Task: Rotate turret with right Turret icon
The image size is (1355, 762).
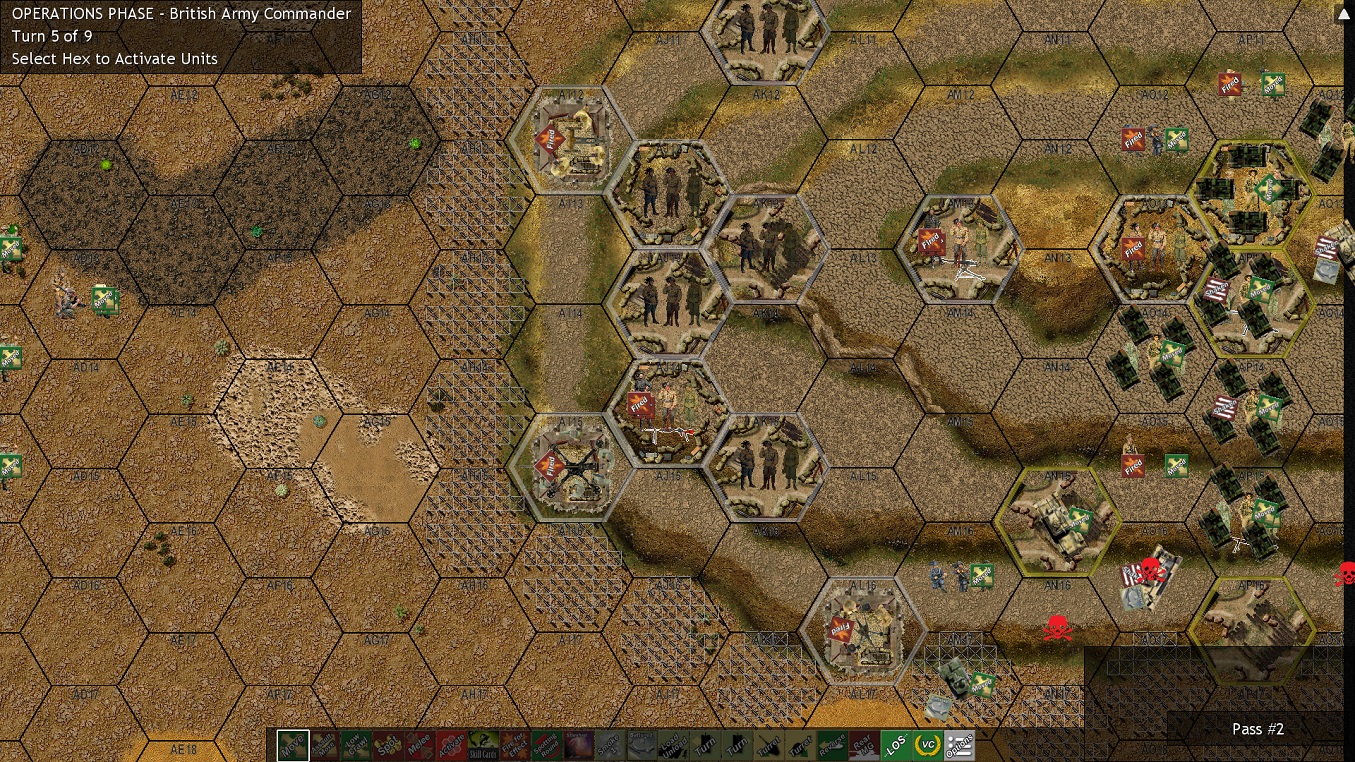Action: (x=800, y=746)
